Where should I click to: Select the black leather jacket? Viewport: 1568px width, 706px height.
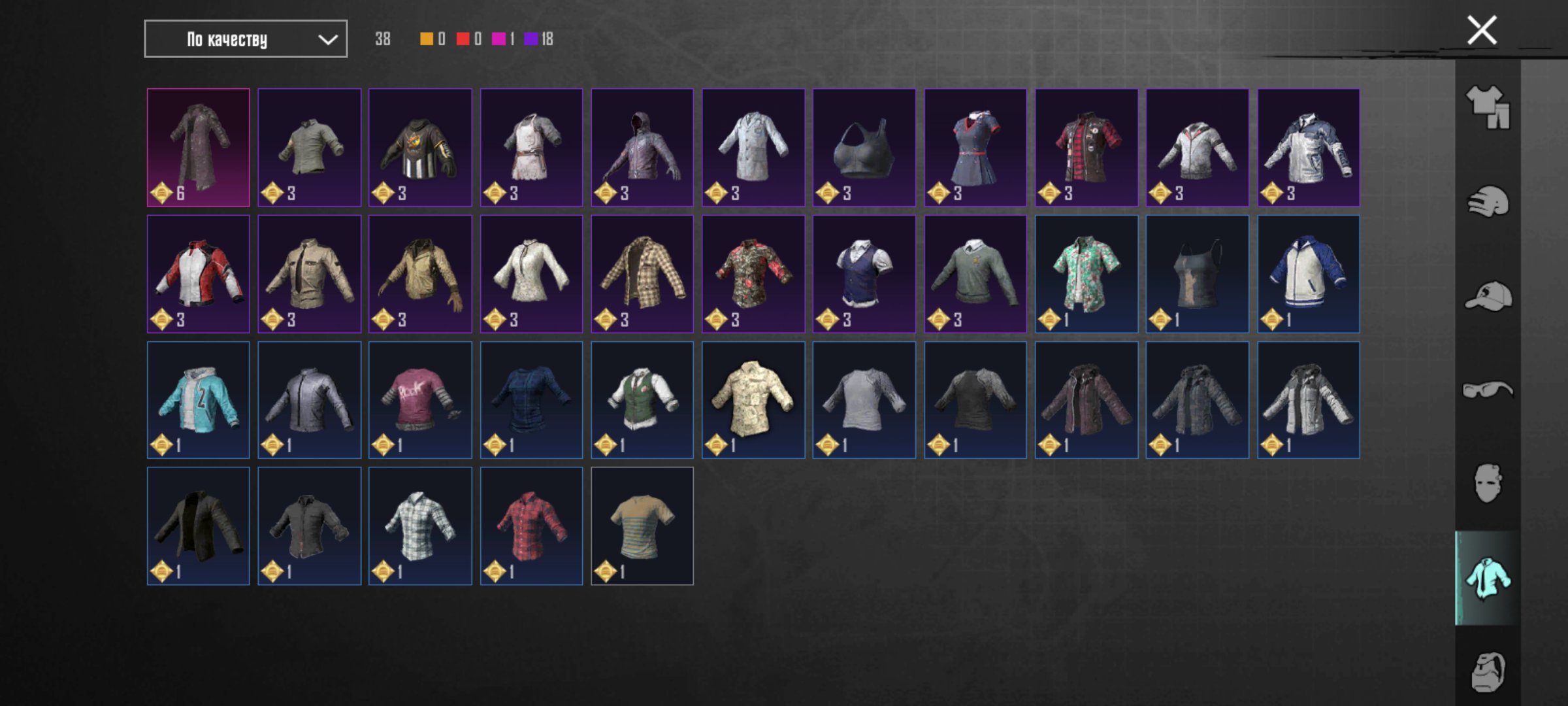click(199, 526)
